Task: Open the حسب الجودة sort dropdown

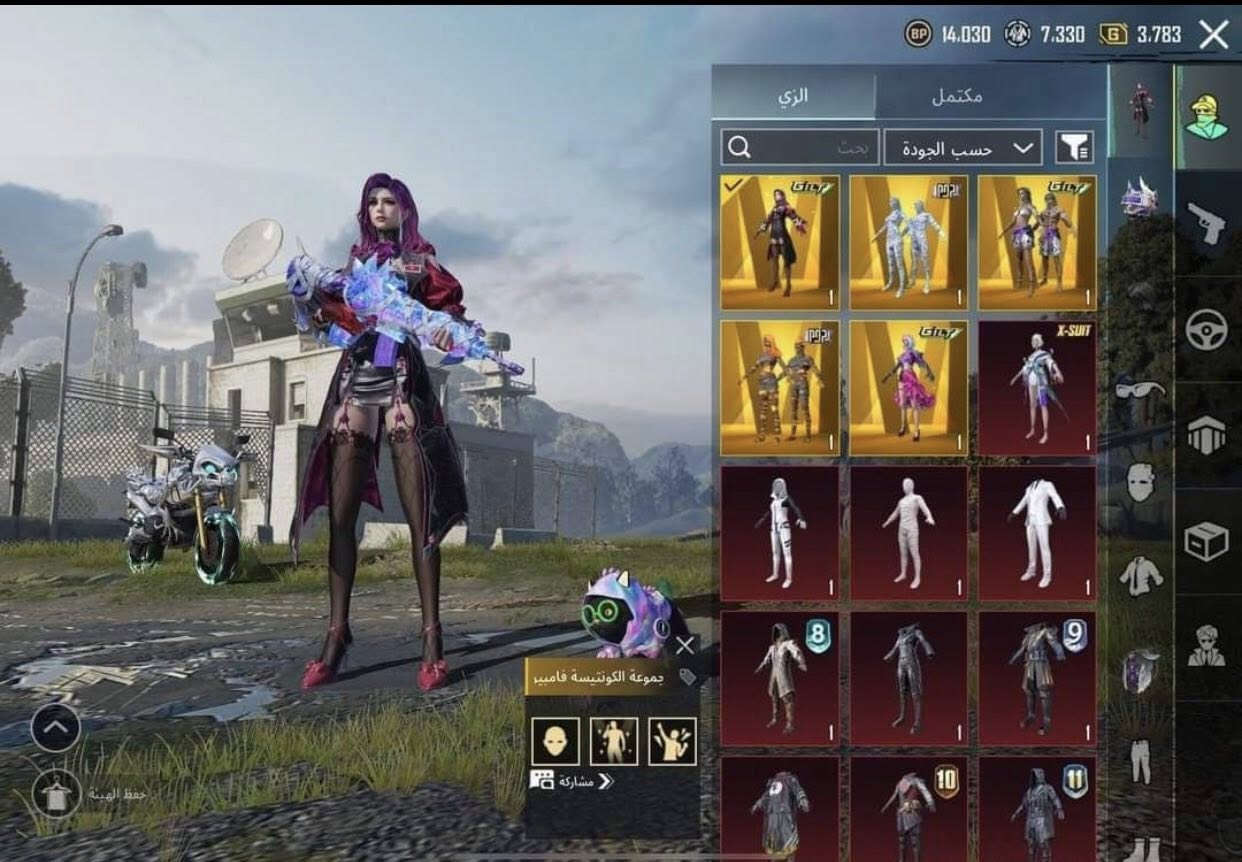Action: [x=962, y=148]
